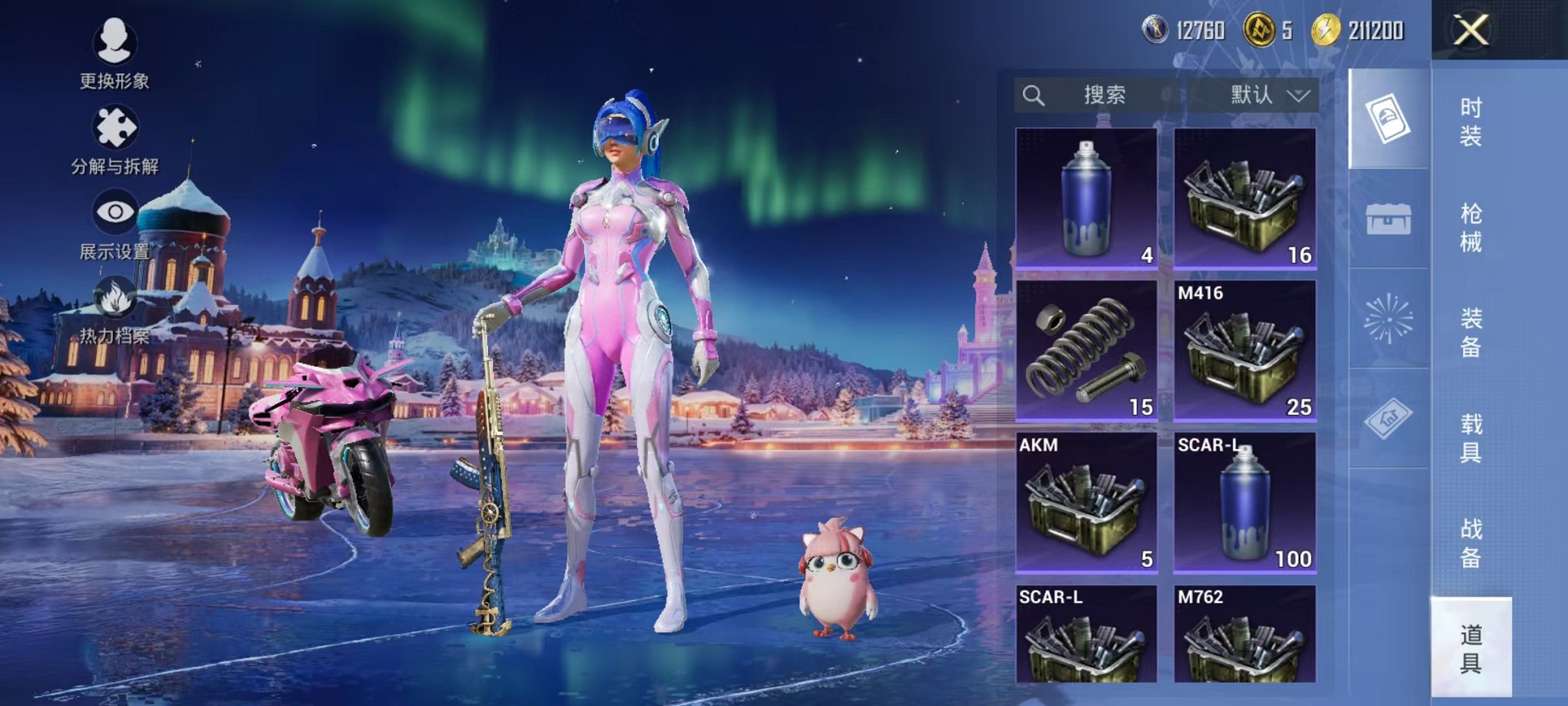Choose the unlabeled spray can with count 4
Viewport: 1568px width, 706px height.
coord(1086,198)
